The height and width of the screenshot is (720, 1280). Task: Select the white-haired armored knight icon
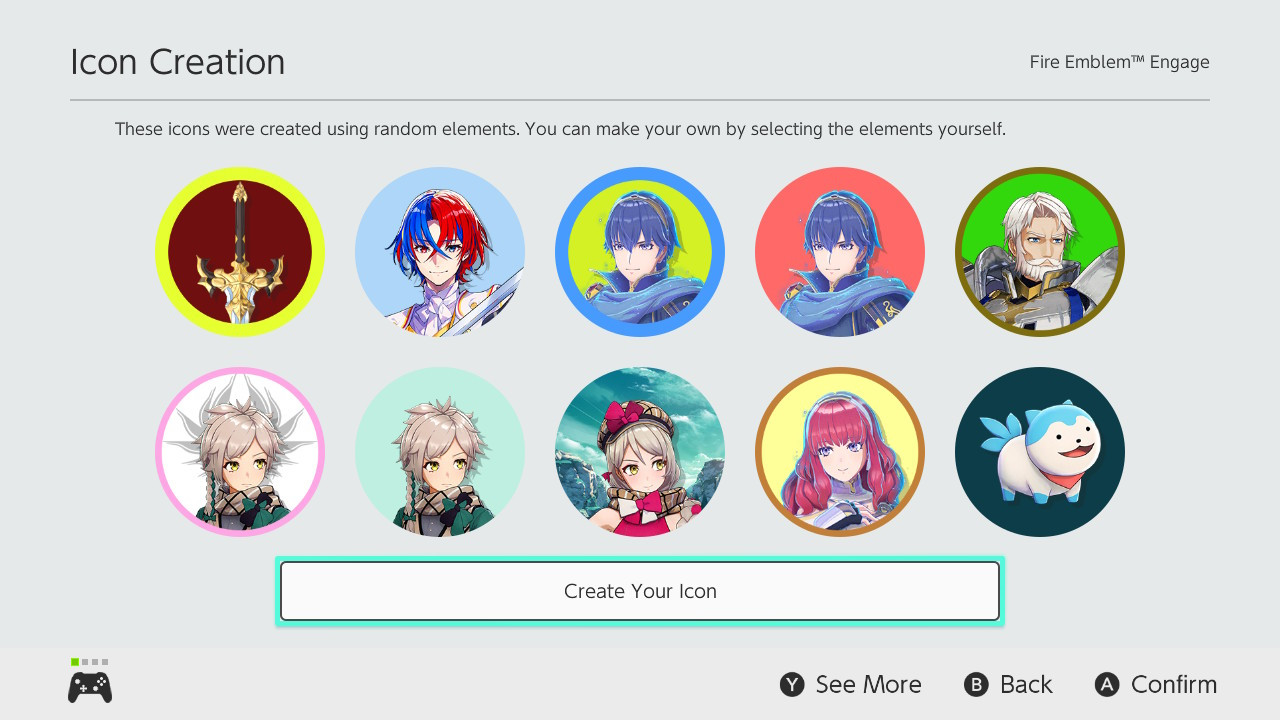(1040, 251)
